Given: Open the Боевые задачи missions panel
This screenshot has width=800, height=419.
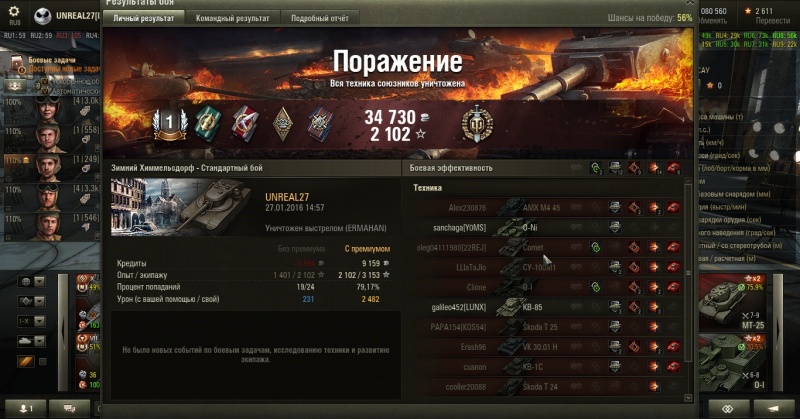Looking at the screenshot, I should [47, 61].
